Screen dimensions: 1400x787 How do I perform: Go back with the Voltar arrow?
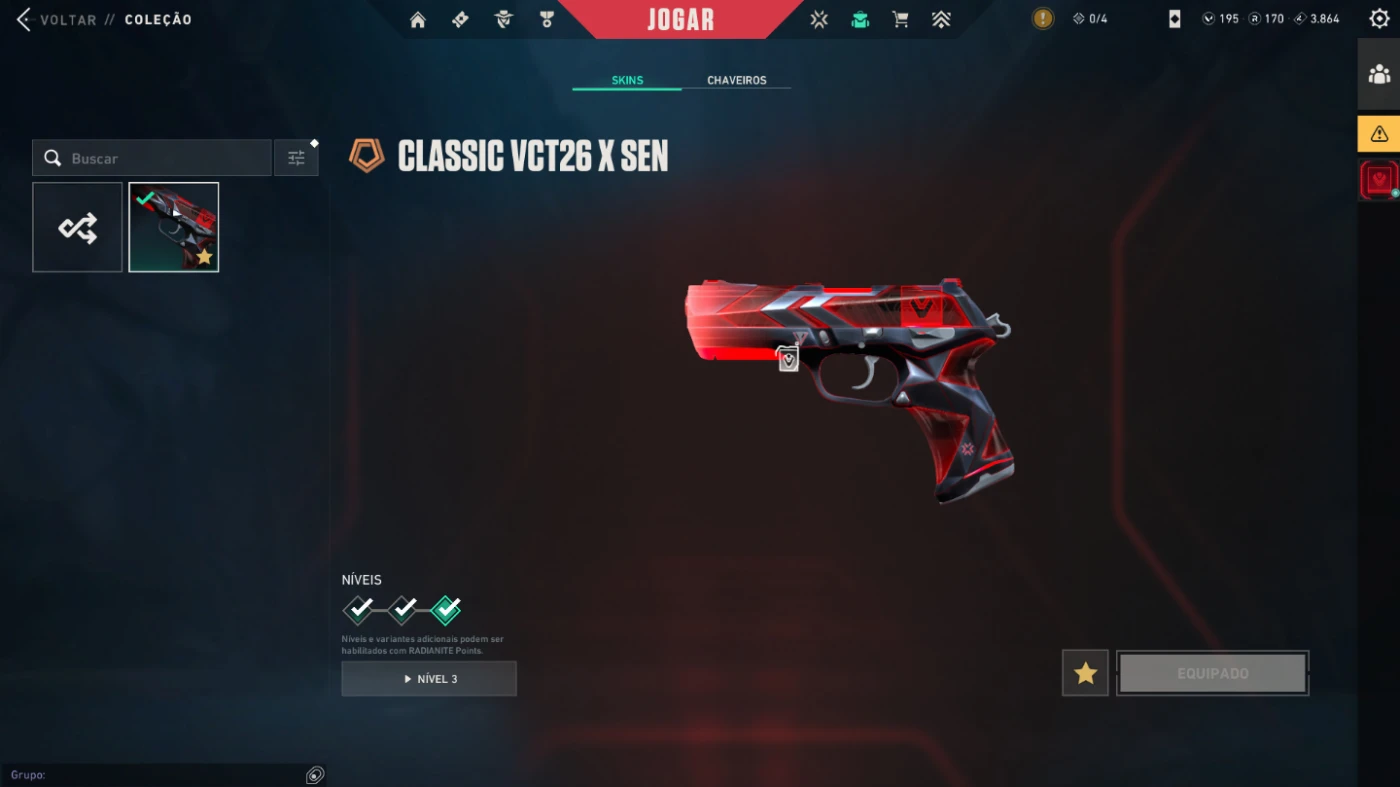(x=24, y=19)
